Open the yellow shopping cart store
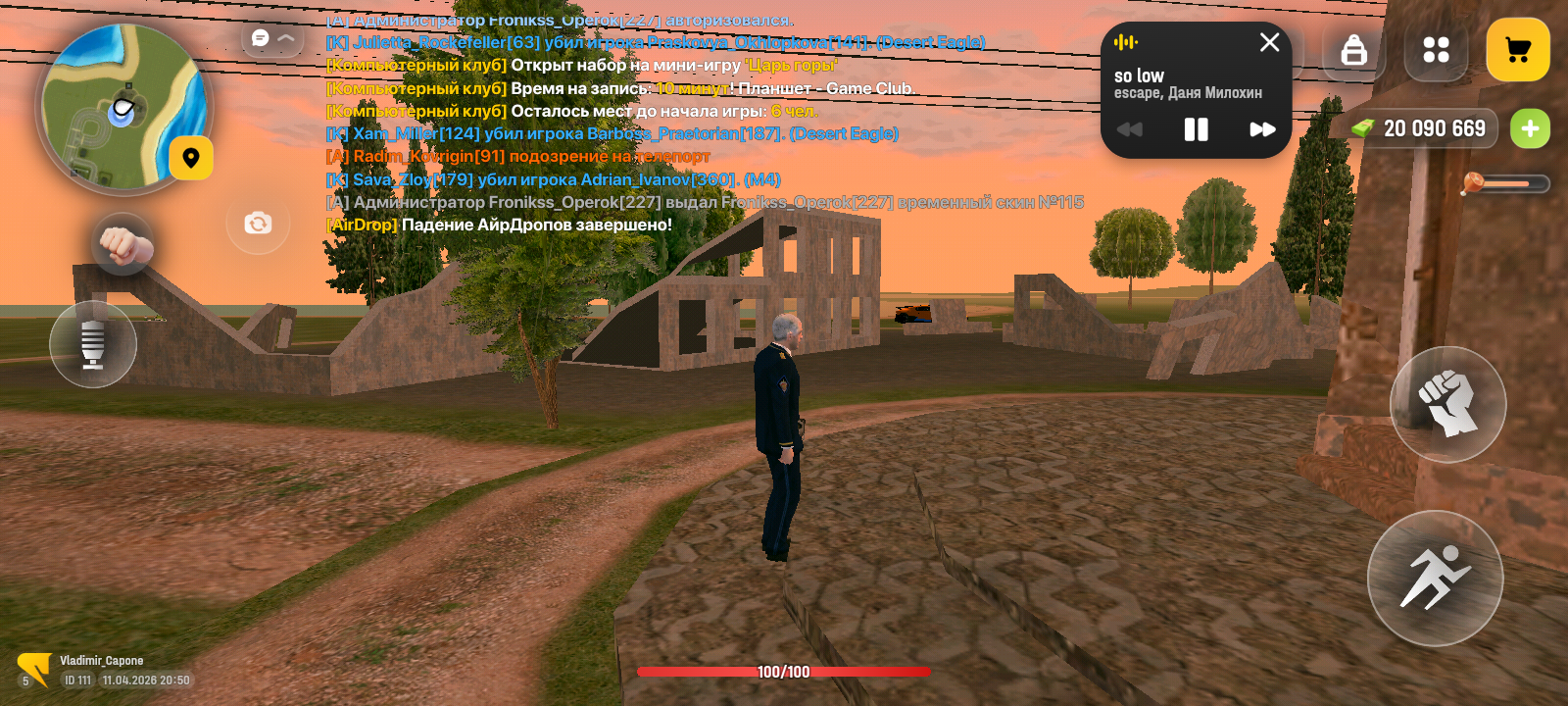1568x706 pixels. tap(1517, 50)
